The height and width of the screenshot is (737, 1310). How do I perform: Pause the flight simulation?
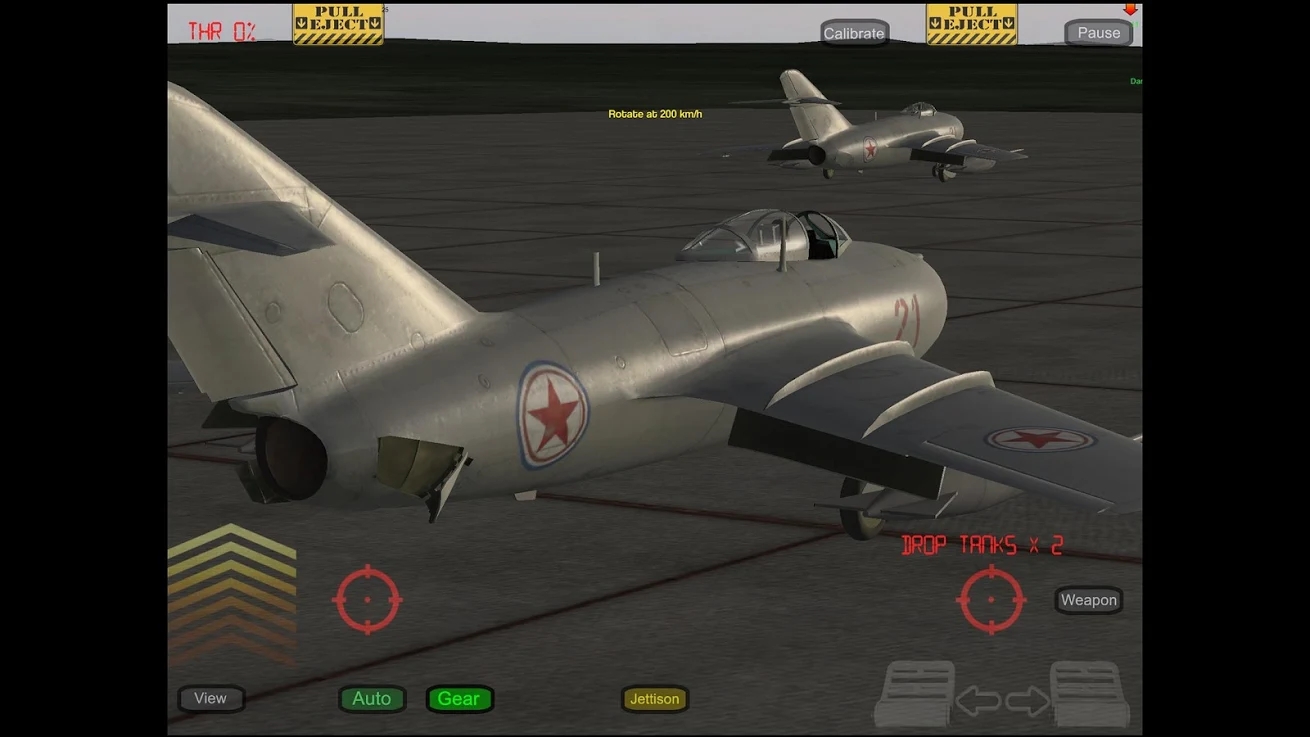(1098, 33)
